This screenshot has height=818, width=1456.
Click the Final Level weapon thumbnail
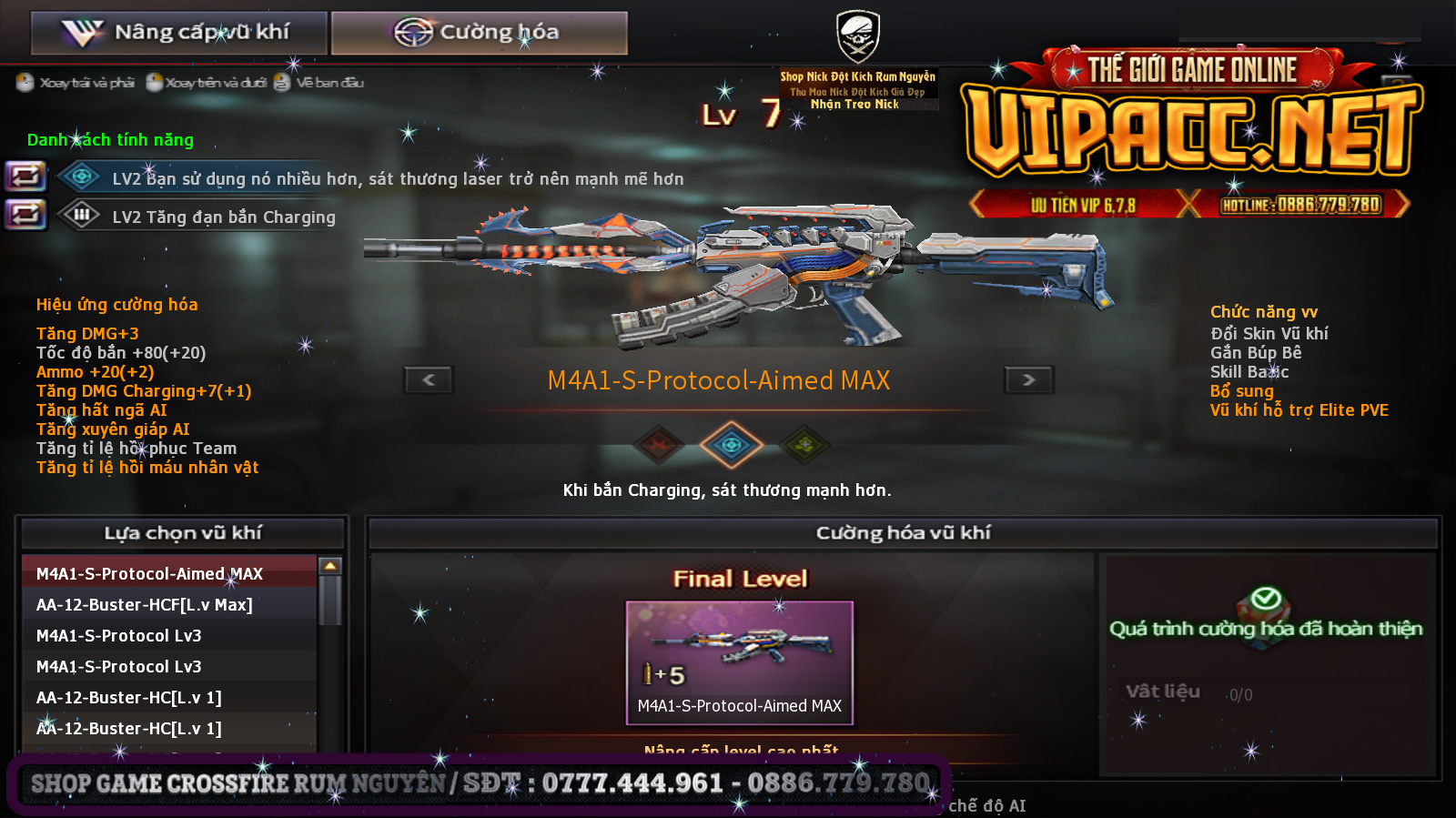pos(739,661)
